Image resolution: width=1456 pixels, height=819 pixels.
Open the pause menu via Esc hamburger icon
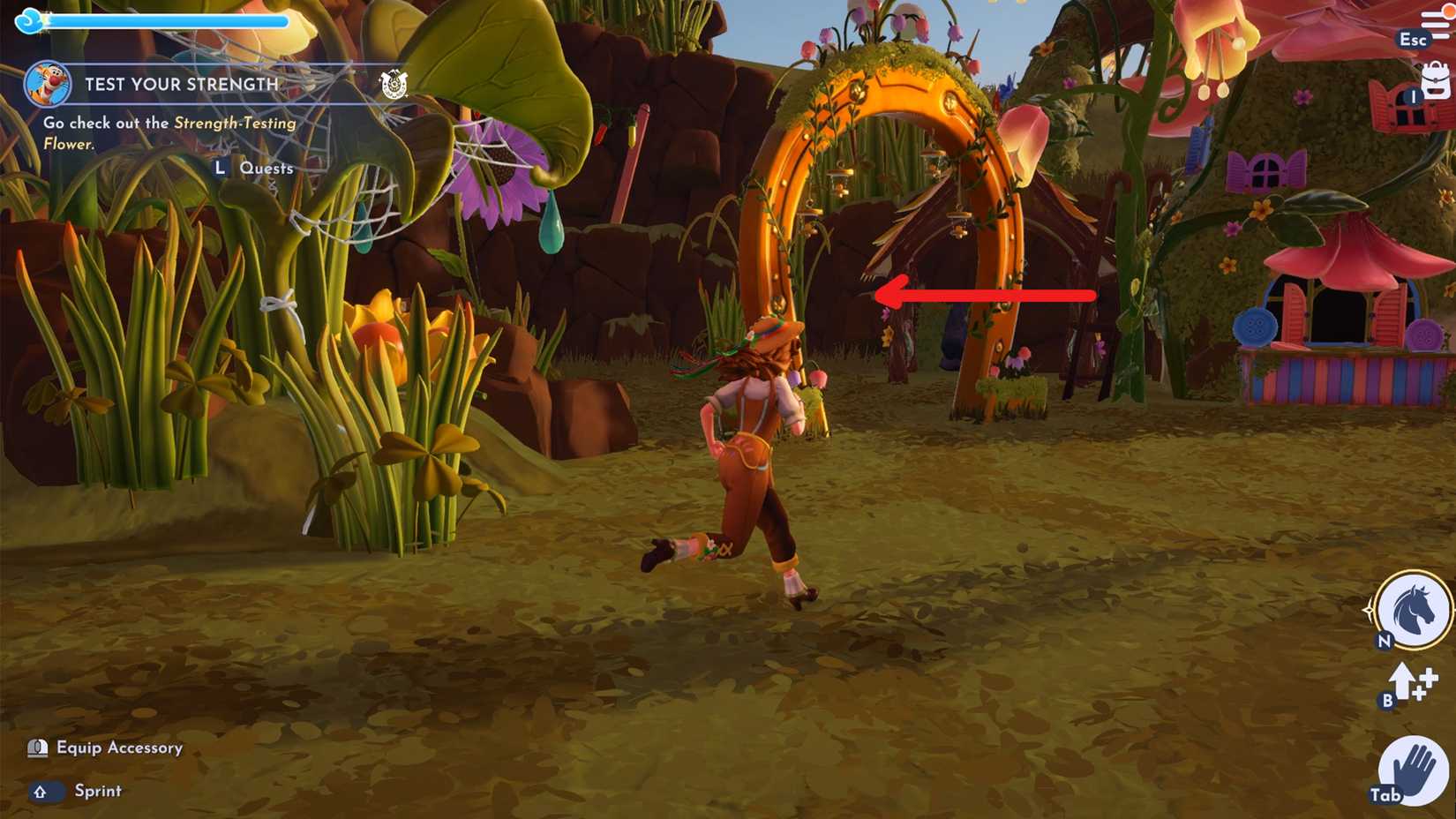1436,24
